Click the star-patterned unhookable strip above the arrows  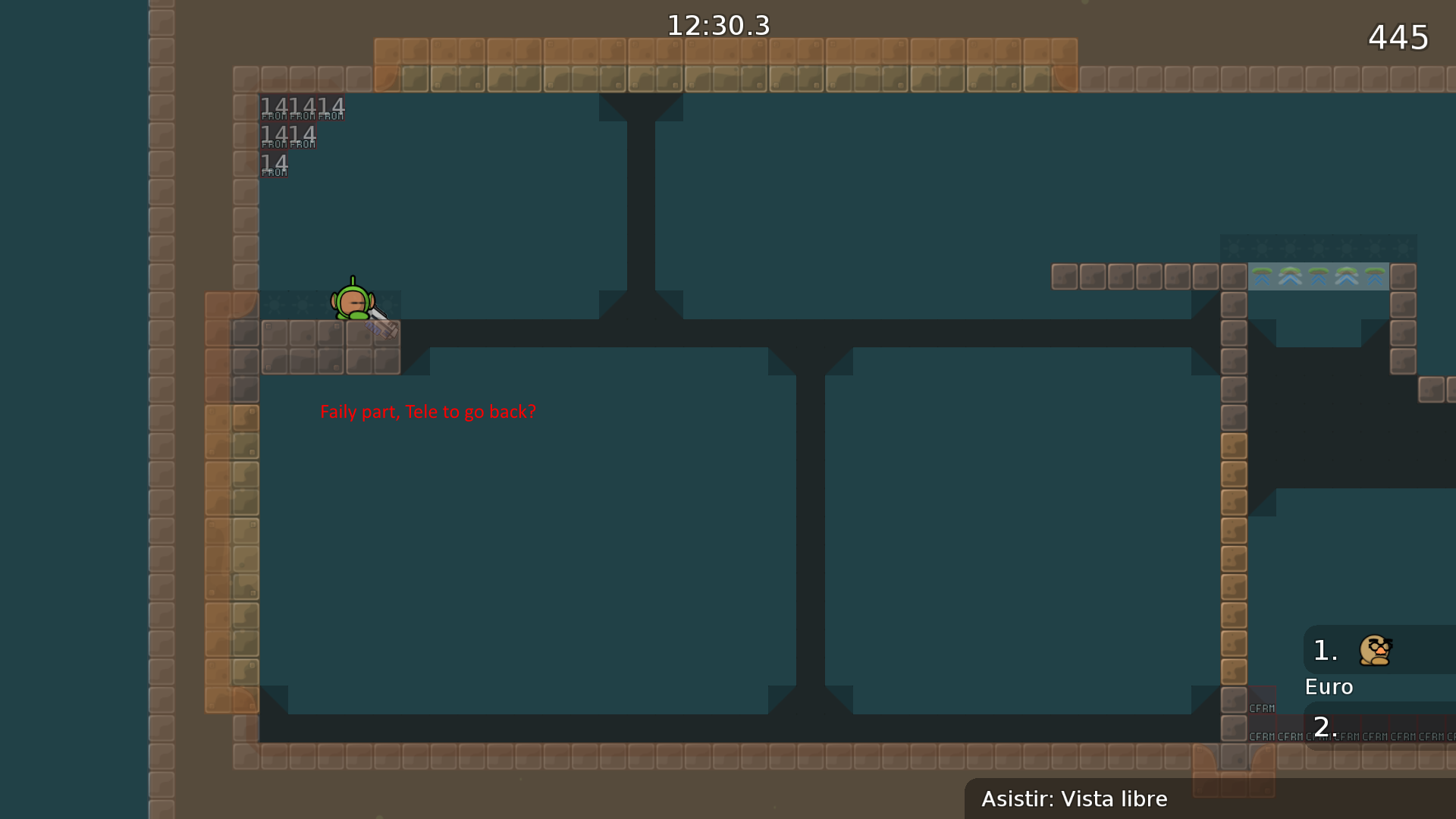(1318, 248)
